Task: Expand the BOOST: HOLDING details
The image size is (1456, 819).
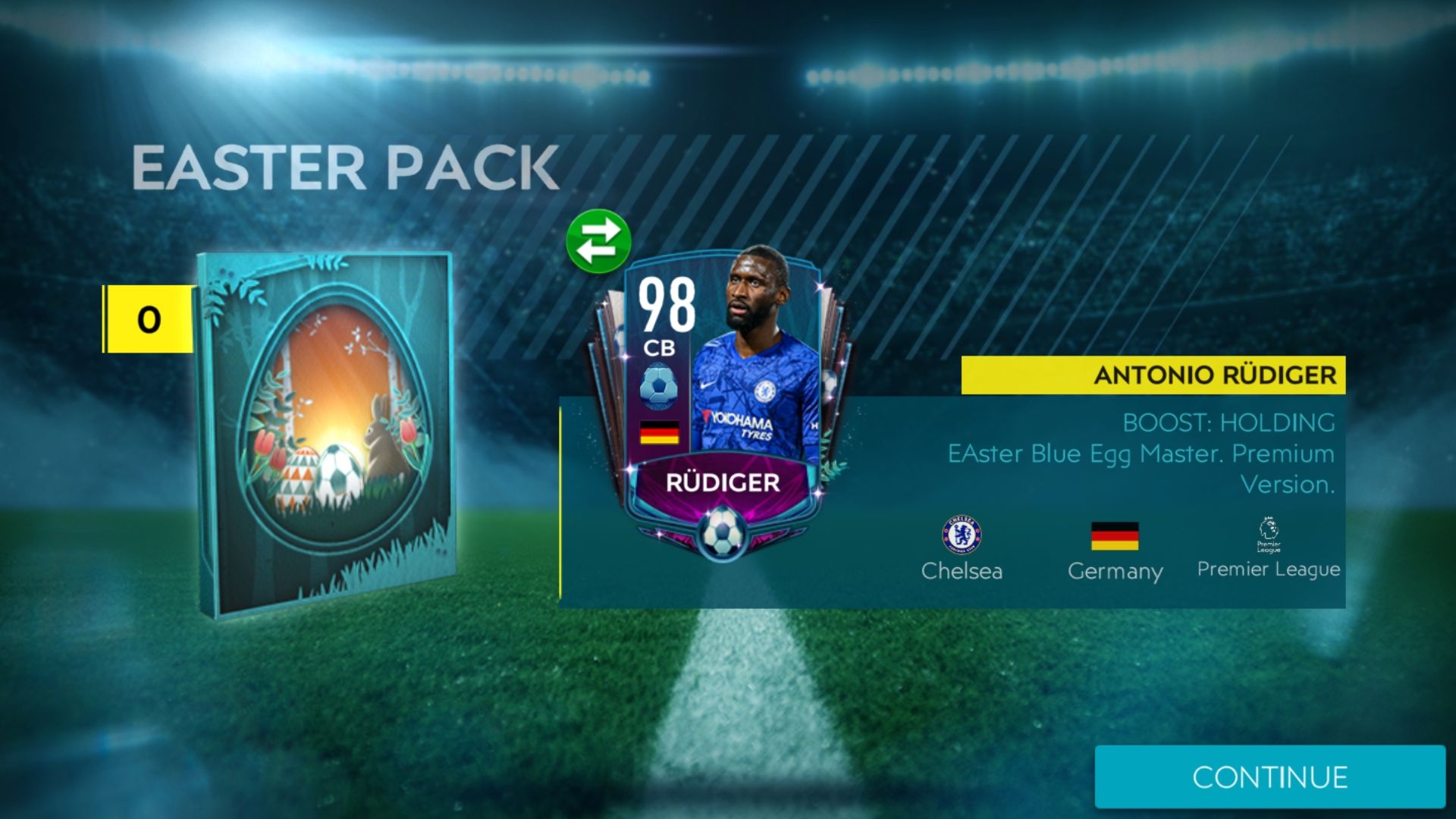Action: coord(1228,423)
